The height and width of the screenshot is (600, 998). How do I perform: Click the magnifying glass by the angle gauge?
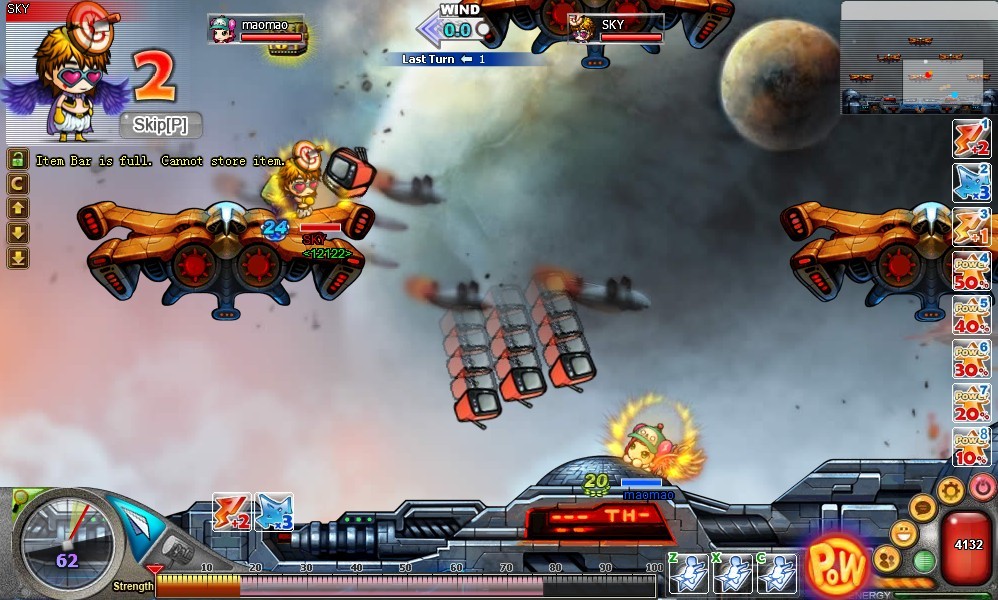(x=20, y=499)
